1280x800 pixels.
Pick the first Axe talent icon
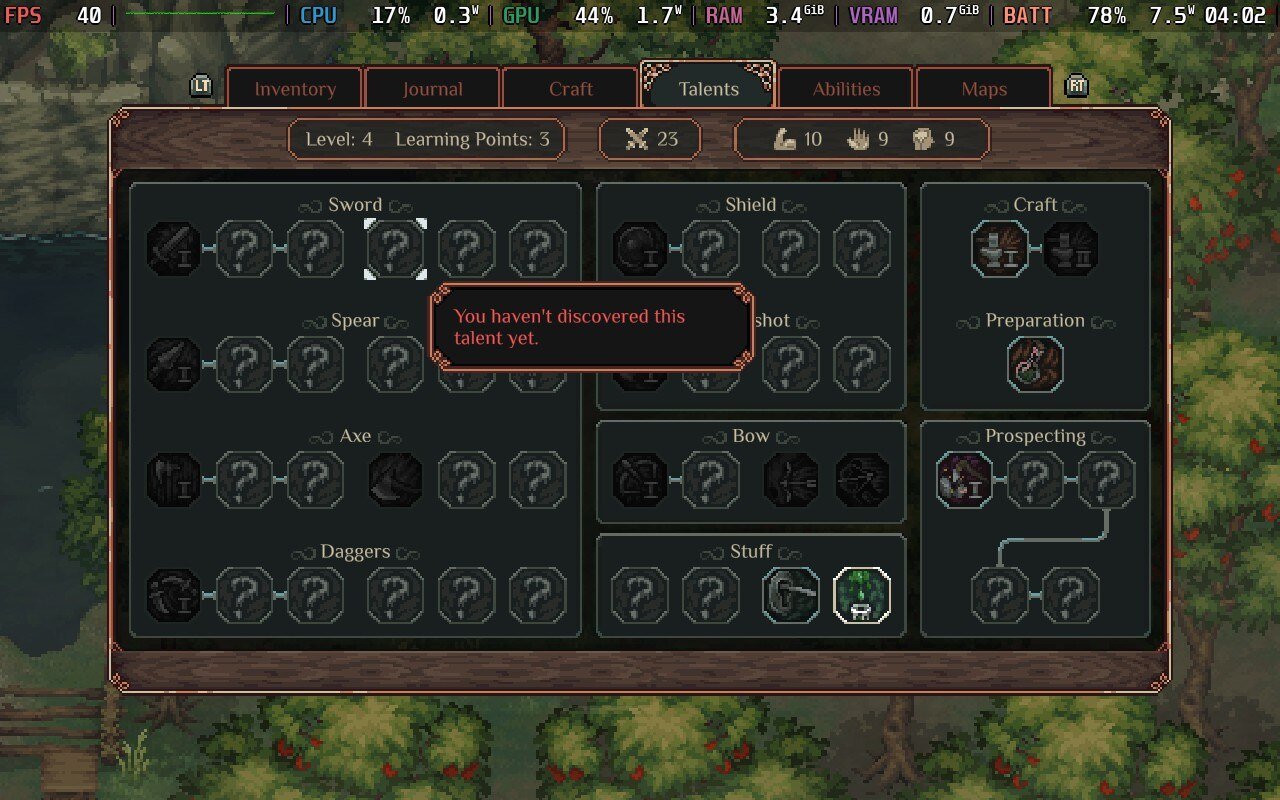click(174, 480)
